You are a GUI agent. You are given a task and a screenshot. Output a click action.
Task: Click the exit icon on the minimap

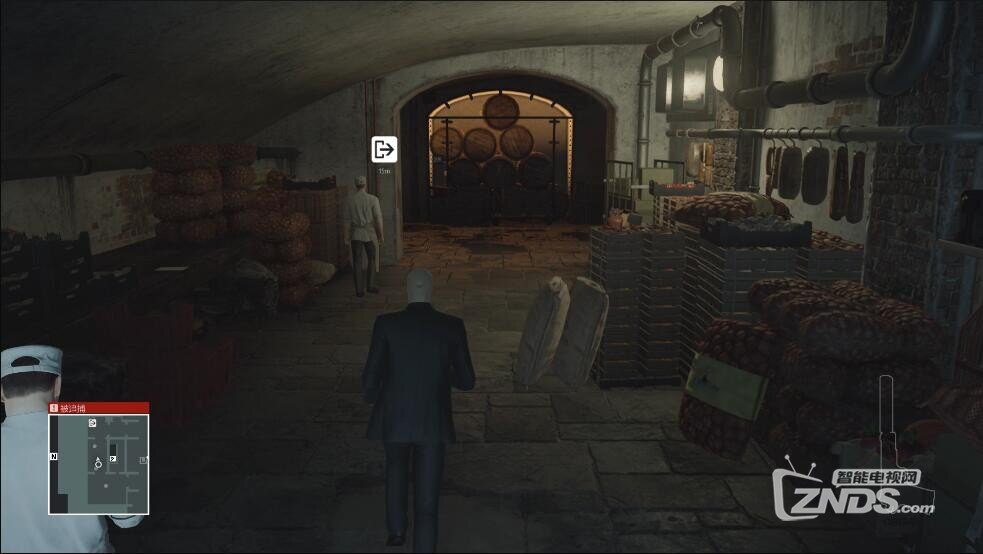click(93, 424)
